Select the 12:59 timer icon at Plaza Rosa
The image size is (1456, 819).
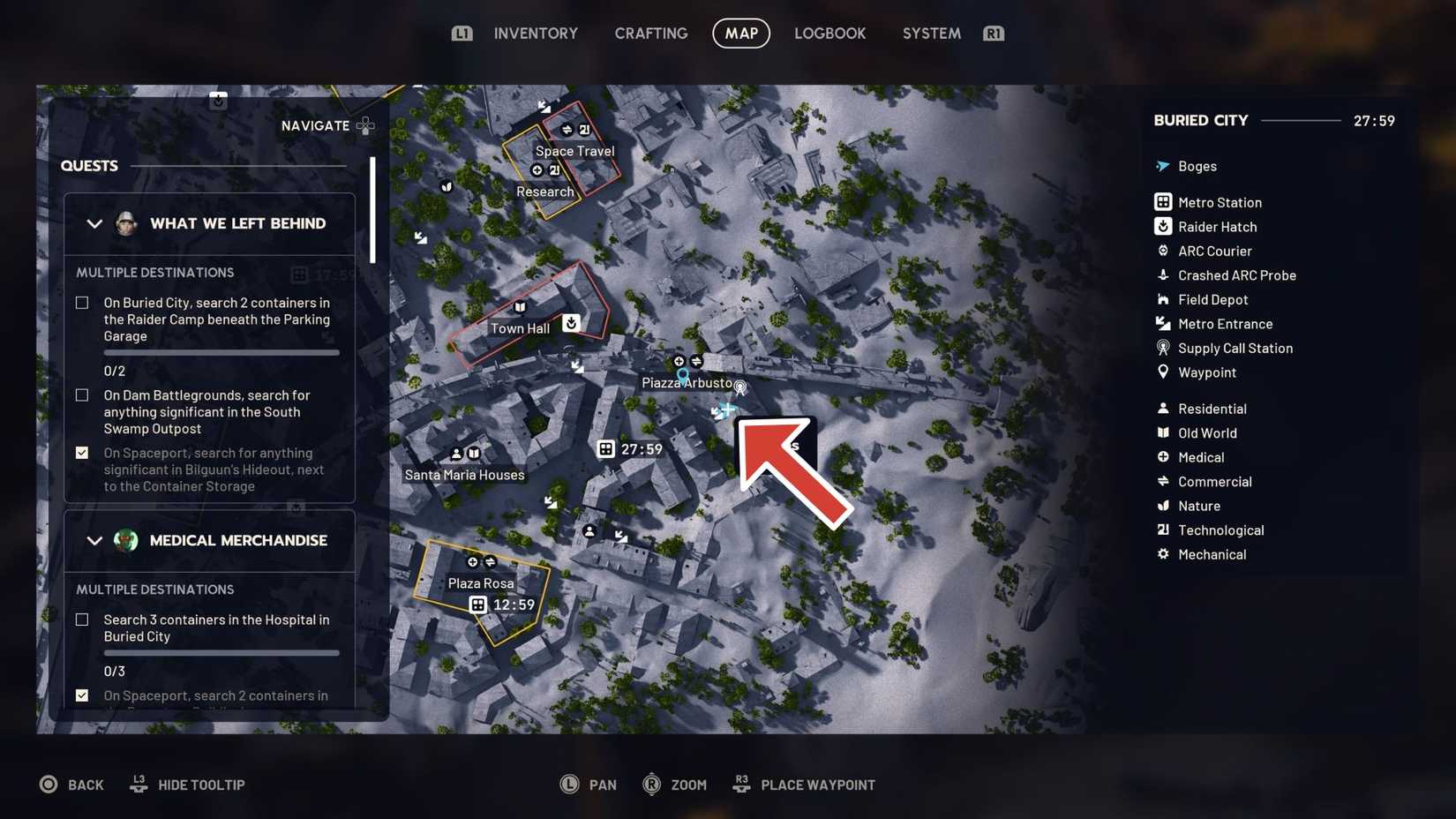(x=478, y=605)
